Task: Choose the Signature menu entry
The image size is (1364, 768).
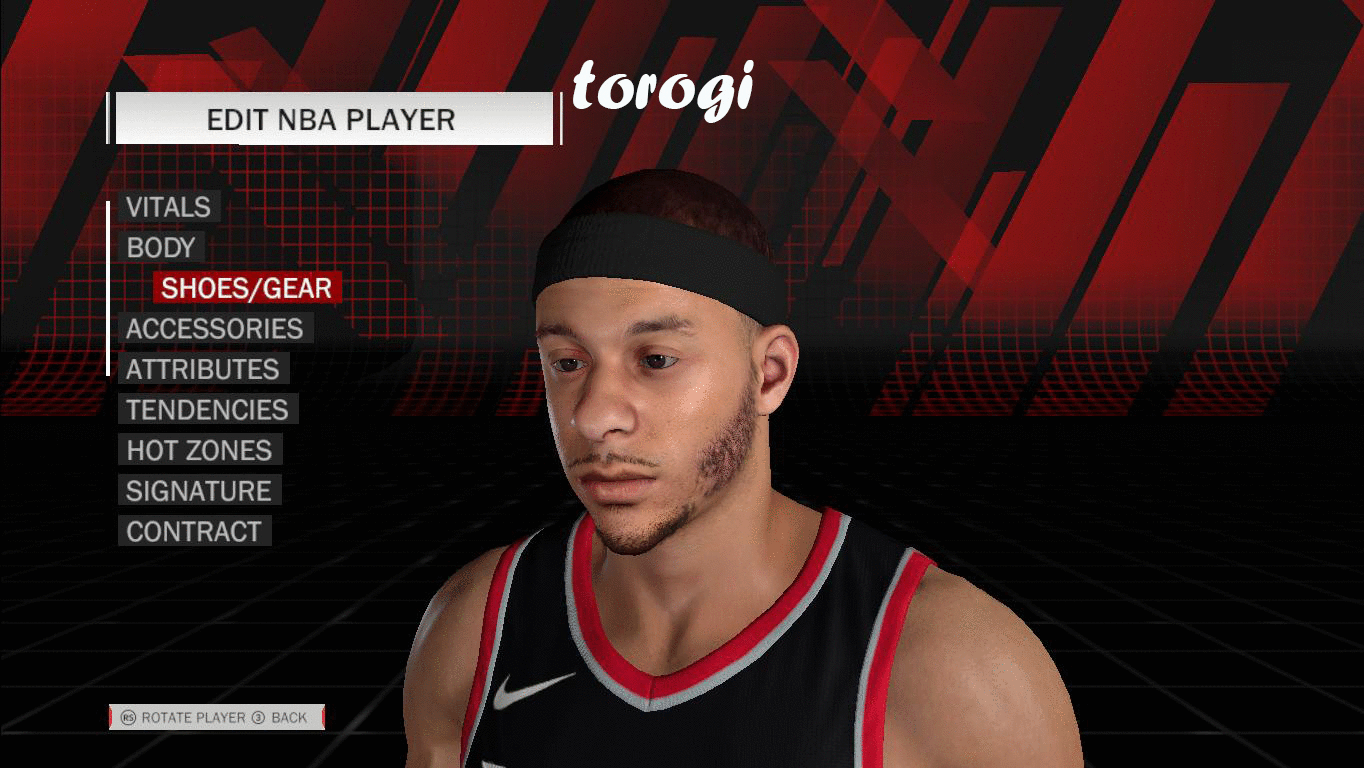Action: pyautogui.click(x=198, y=491)
